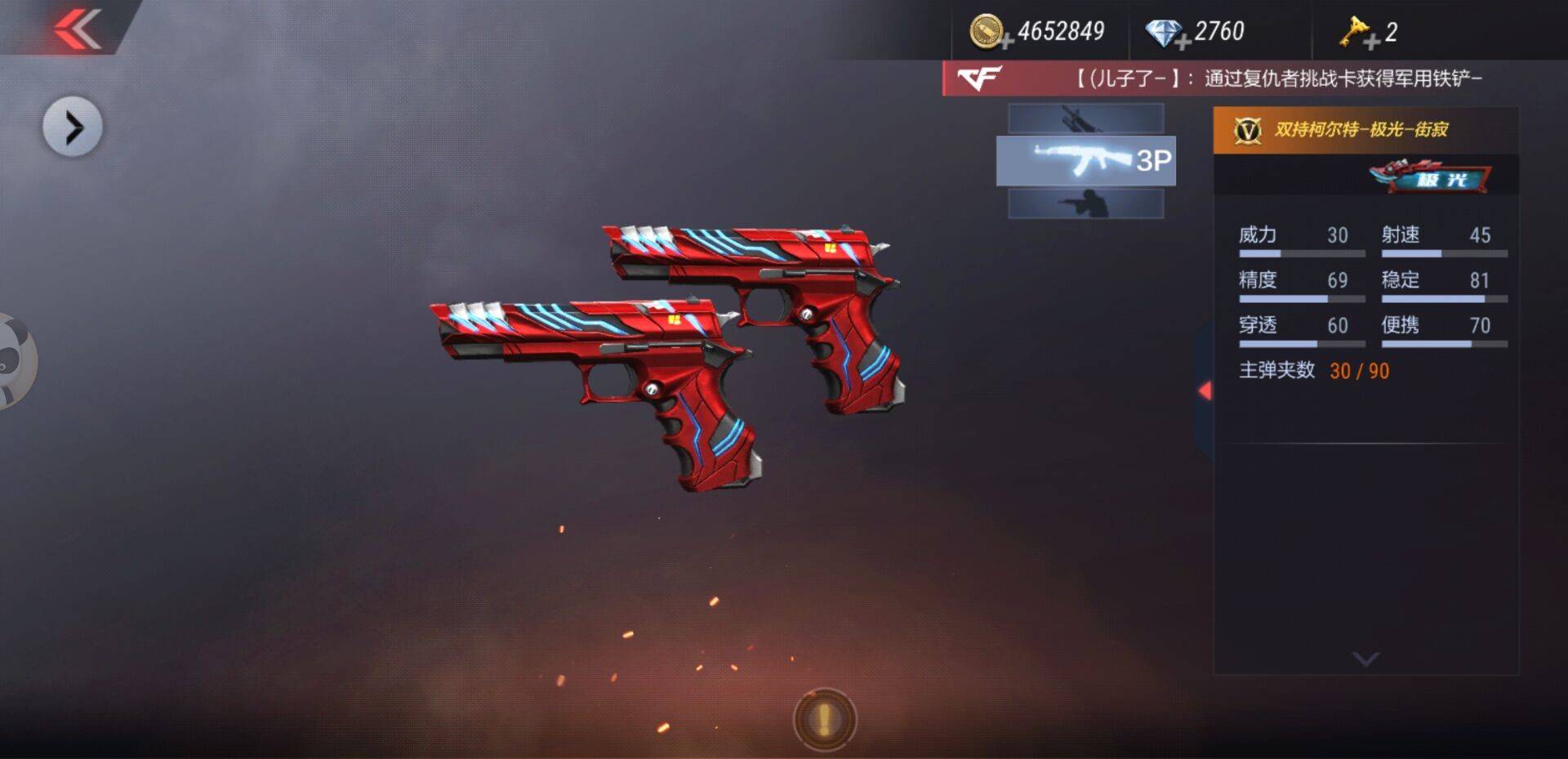
Task: Go back with the red double-arrow button
Action: (x=78, y=29)
